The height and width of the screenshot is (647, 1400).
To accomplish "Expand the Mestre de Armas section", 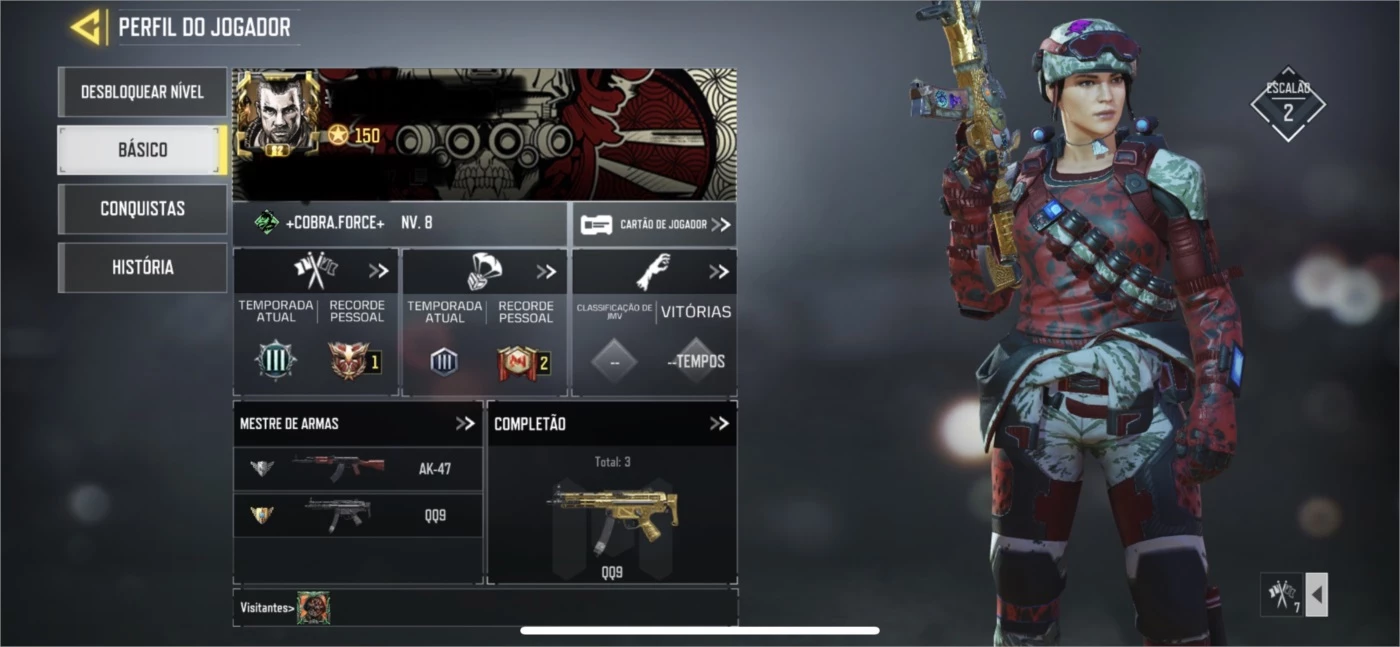I will coord(465,423).
